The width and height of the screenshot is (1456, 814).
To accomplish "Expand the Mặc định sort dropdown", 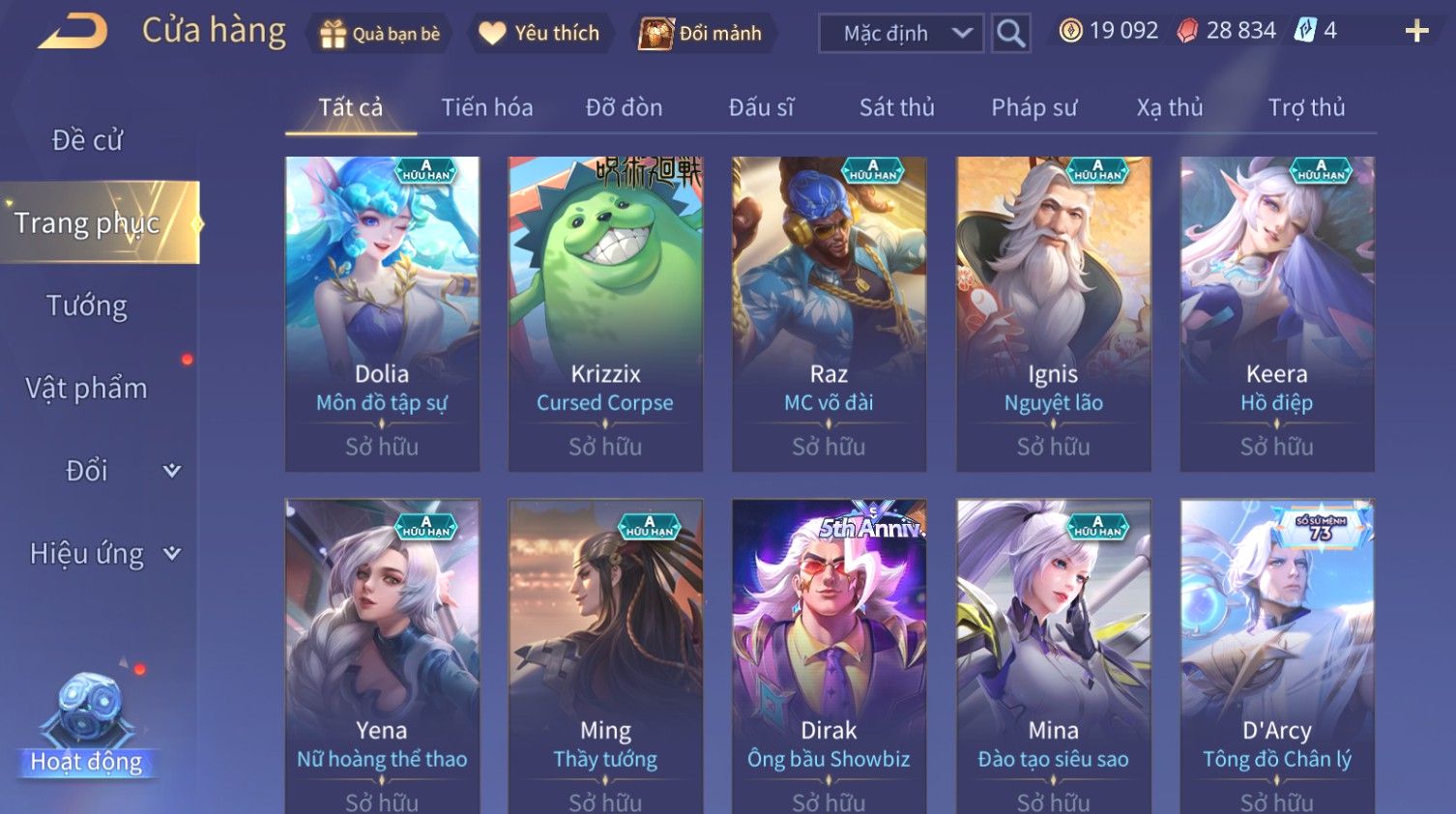I will tap(901, 34).
